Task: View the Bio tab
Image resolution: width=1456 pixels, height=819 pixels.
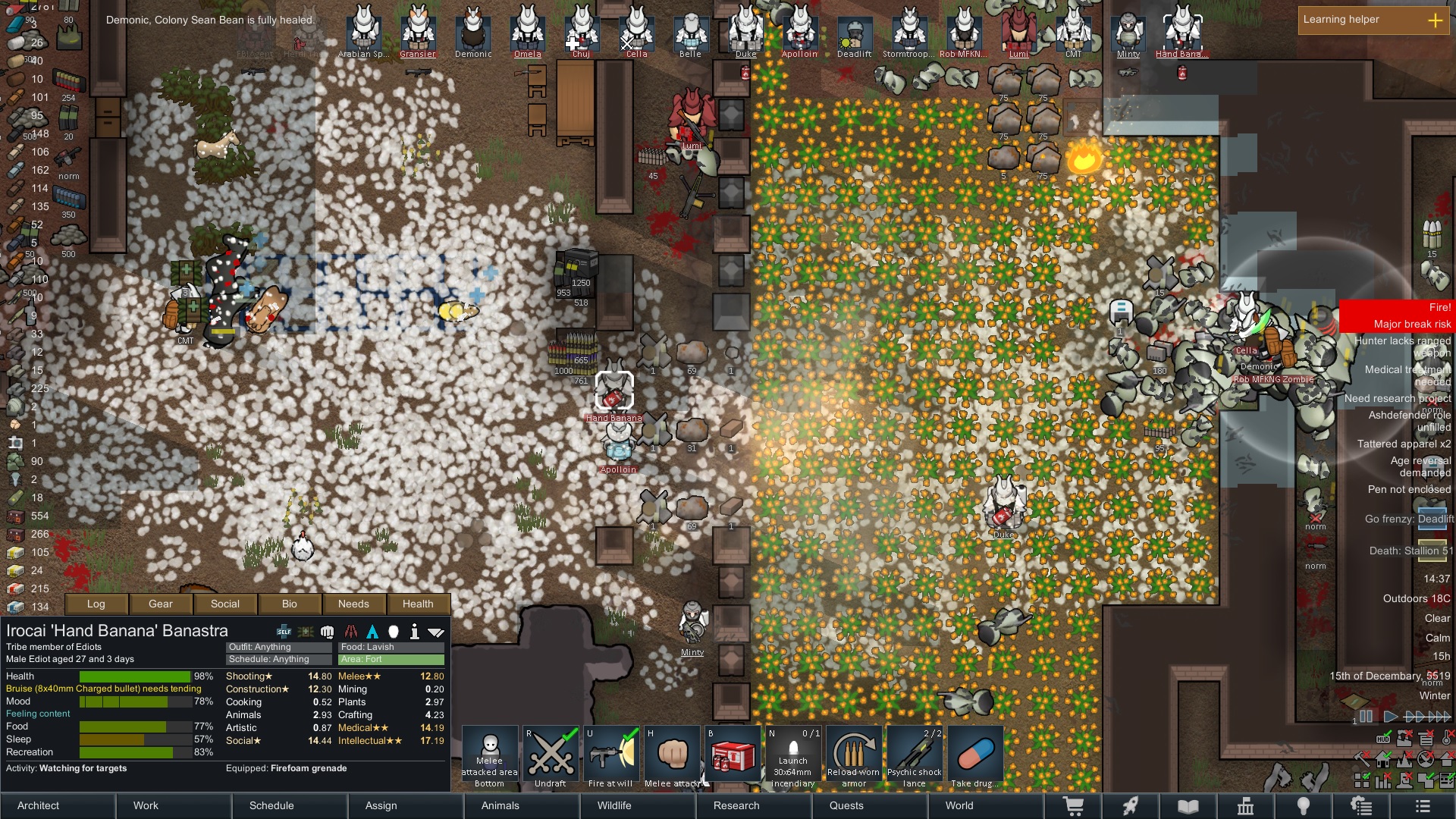Action: 290,604
